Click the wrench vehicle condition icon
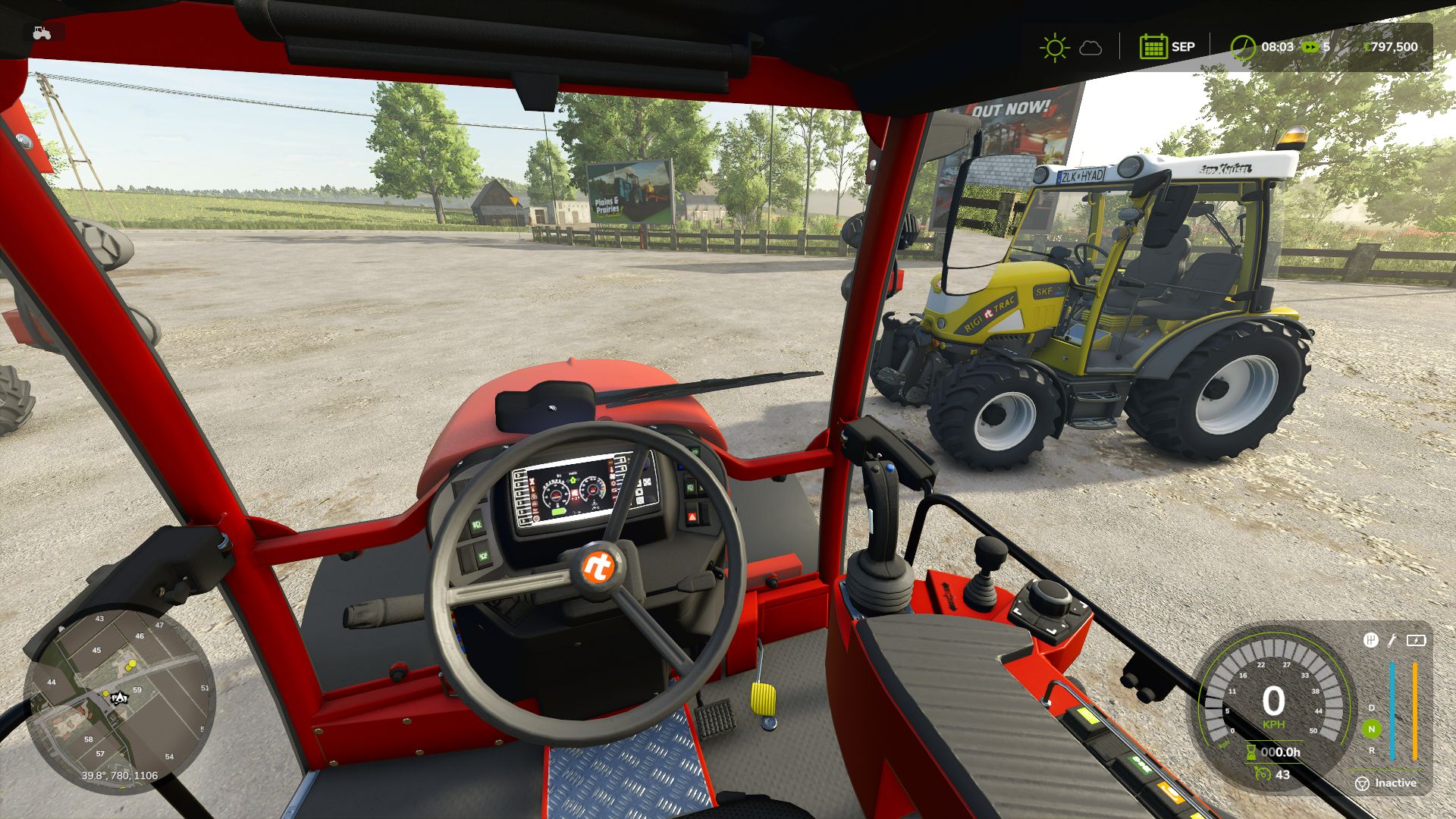 point(1392,640)
